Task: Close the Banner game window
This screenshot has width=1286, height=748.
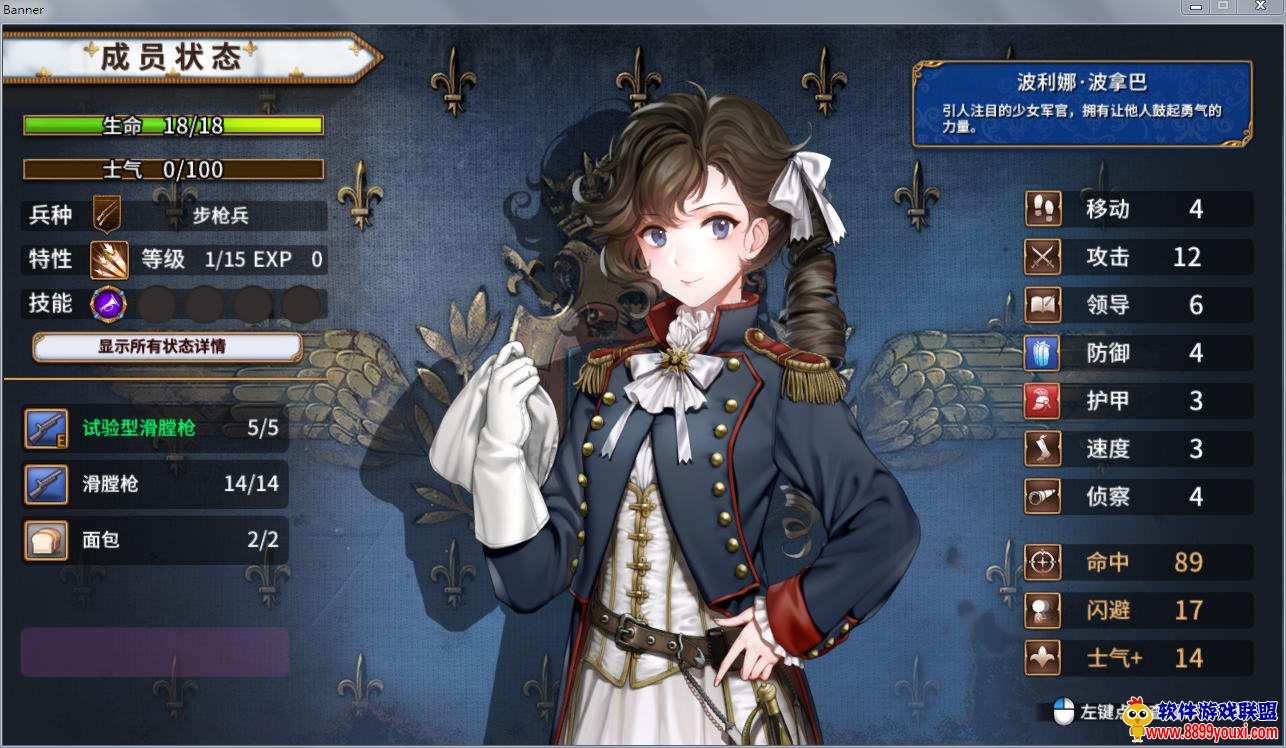Action: point(1259,7)
